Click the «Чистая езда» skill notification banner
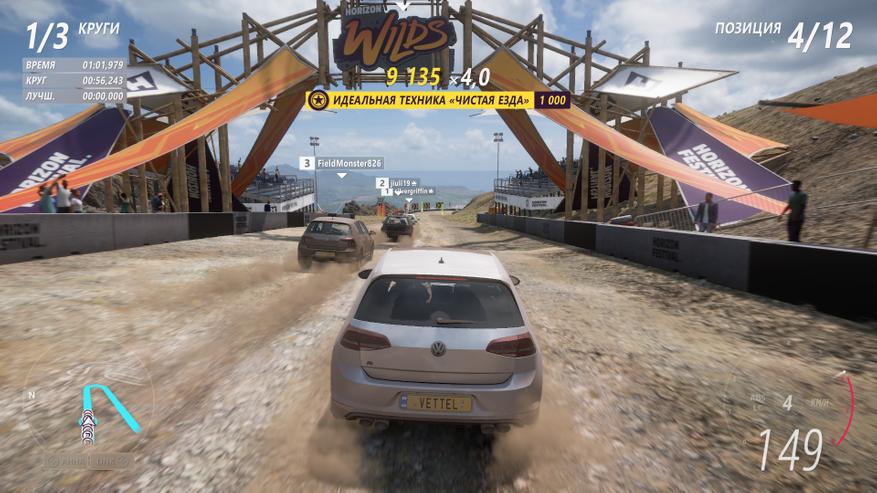The height and width of the screenshot is (493, 877). pos(438,100)
